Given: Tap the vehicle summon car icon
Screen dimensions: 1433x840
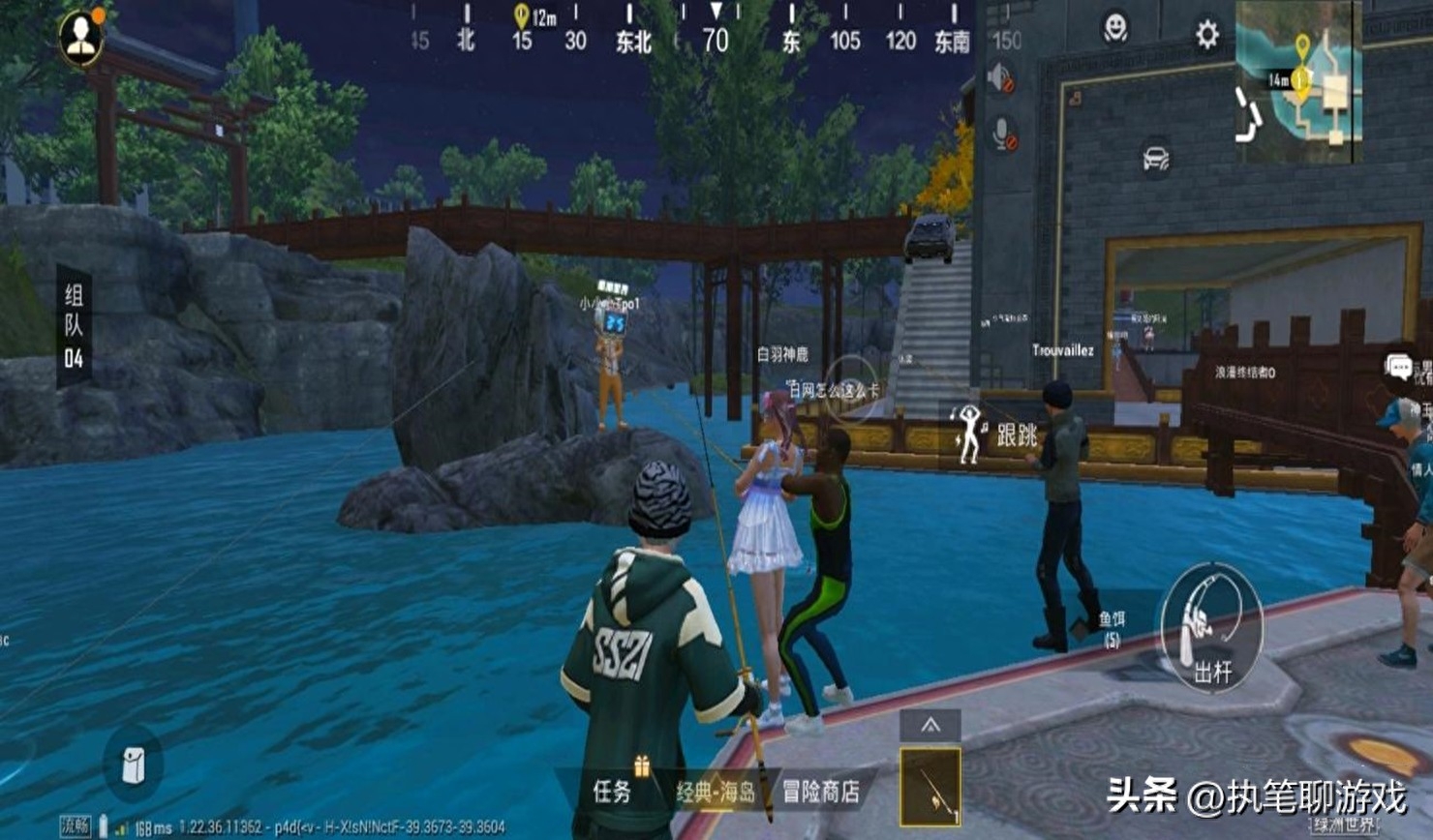Looking at the screenshot, I should 1156,156.
